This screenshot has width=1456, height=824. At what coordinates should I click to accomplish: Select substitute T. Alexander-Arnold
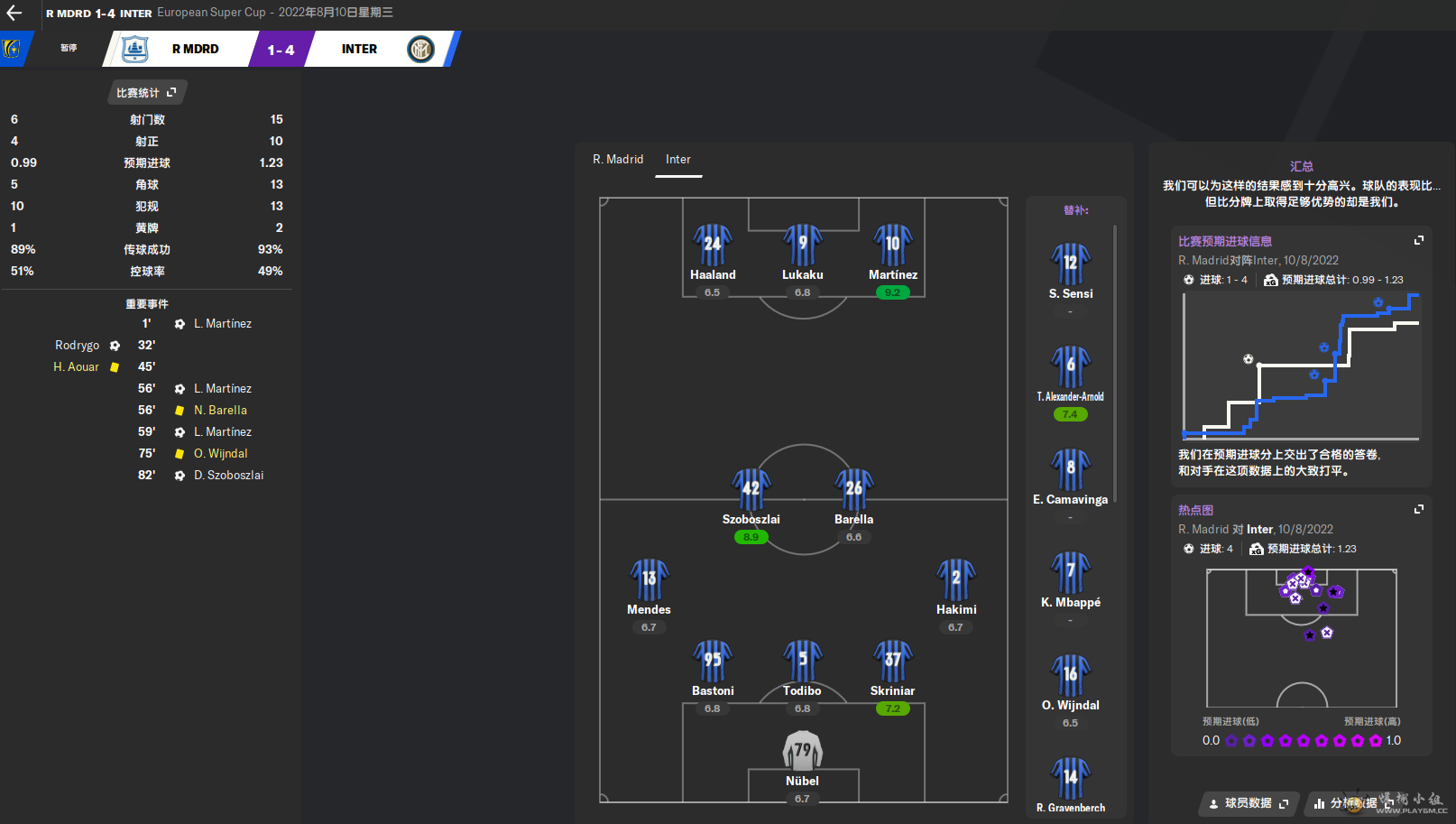tap(1071, 367)
